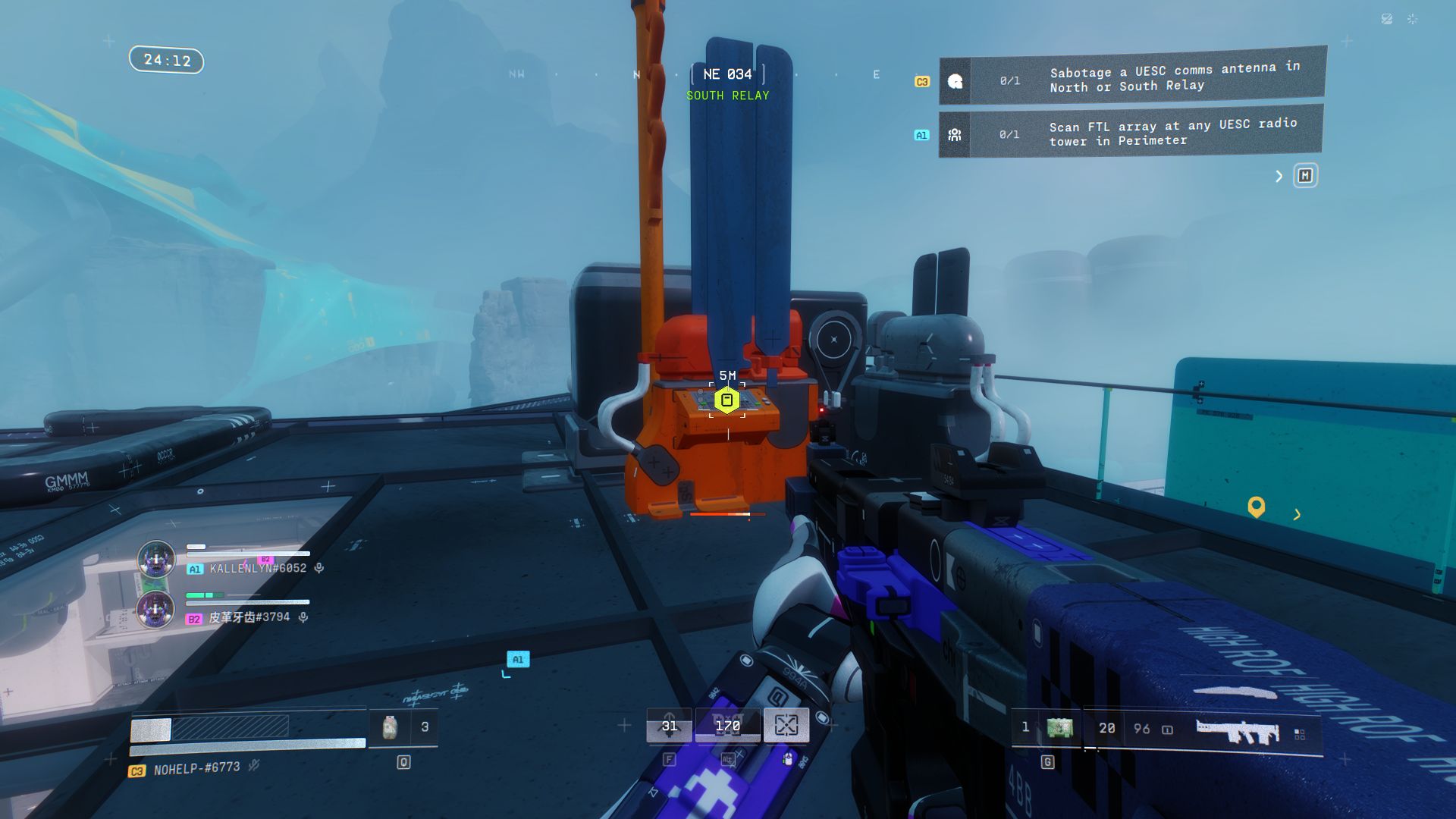
Task: Select the green circuit-board item slot
Action: (1059, 728)
